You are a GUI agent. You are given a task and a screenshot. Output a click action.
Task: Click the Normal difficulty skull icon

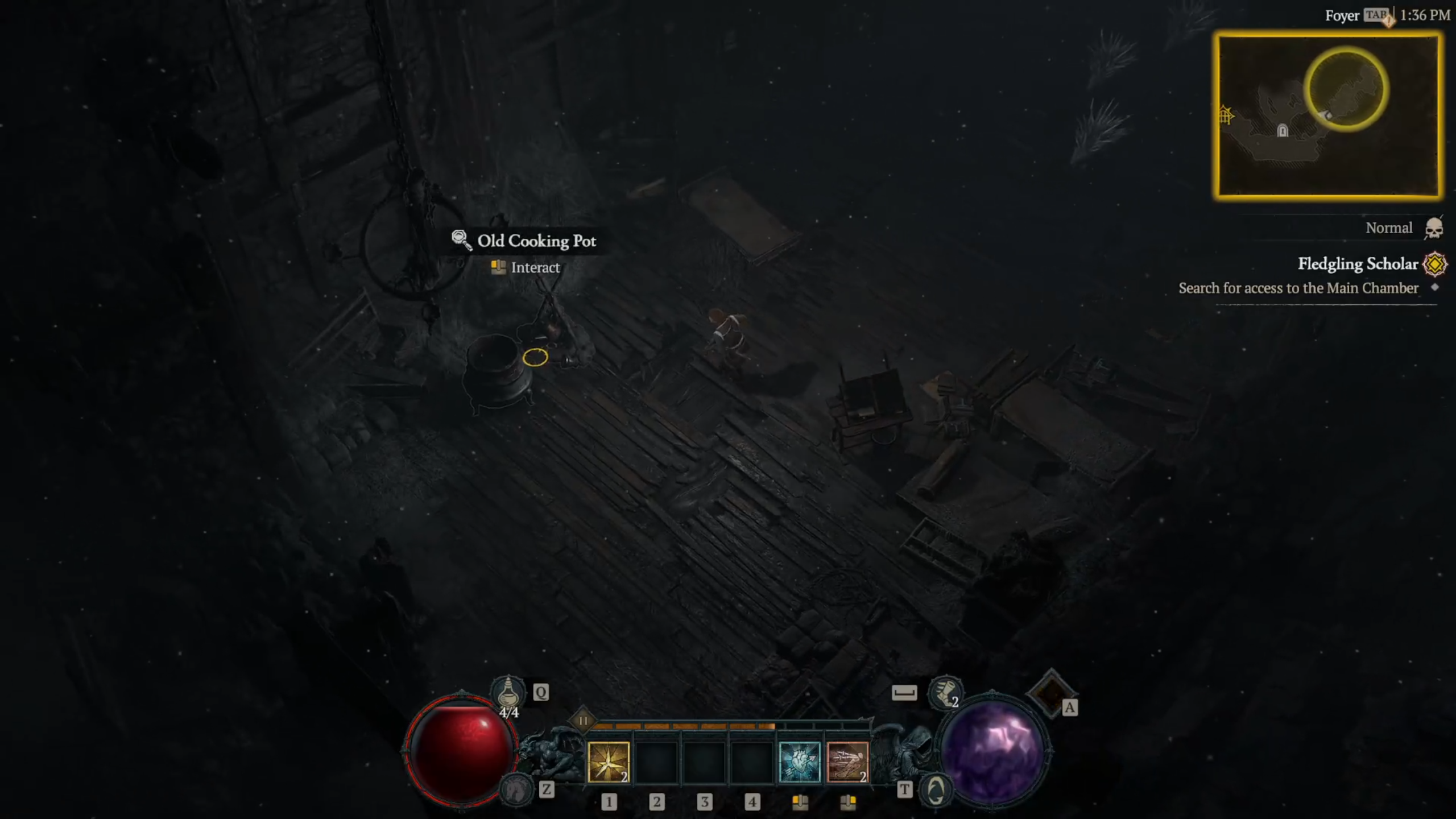click(1434, 229)
